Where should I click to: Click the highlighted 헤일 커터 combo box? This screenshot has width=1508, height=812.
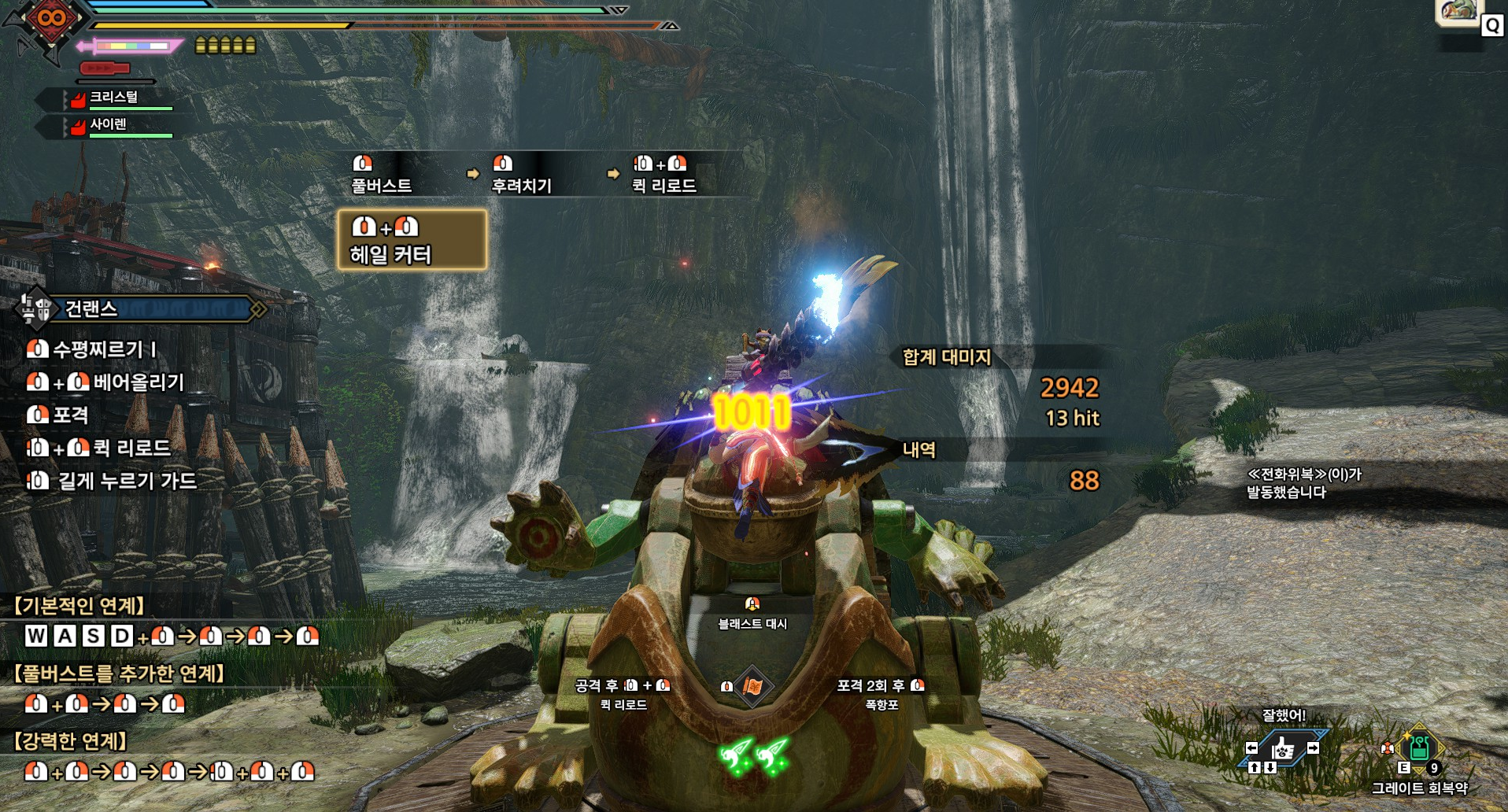(412, 240)
